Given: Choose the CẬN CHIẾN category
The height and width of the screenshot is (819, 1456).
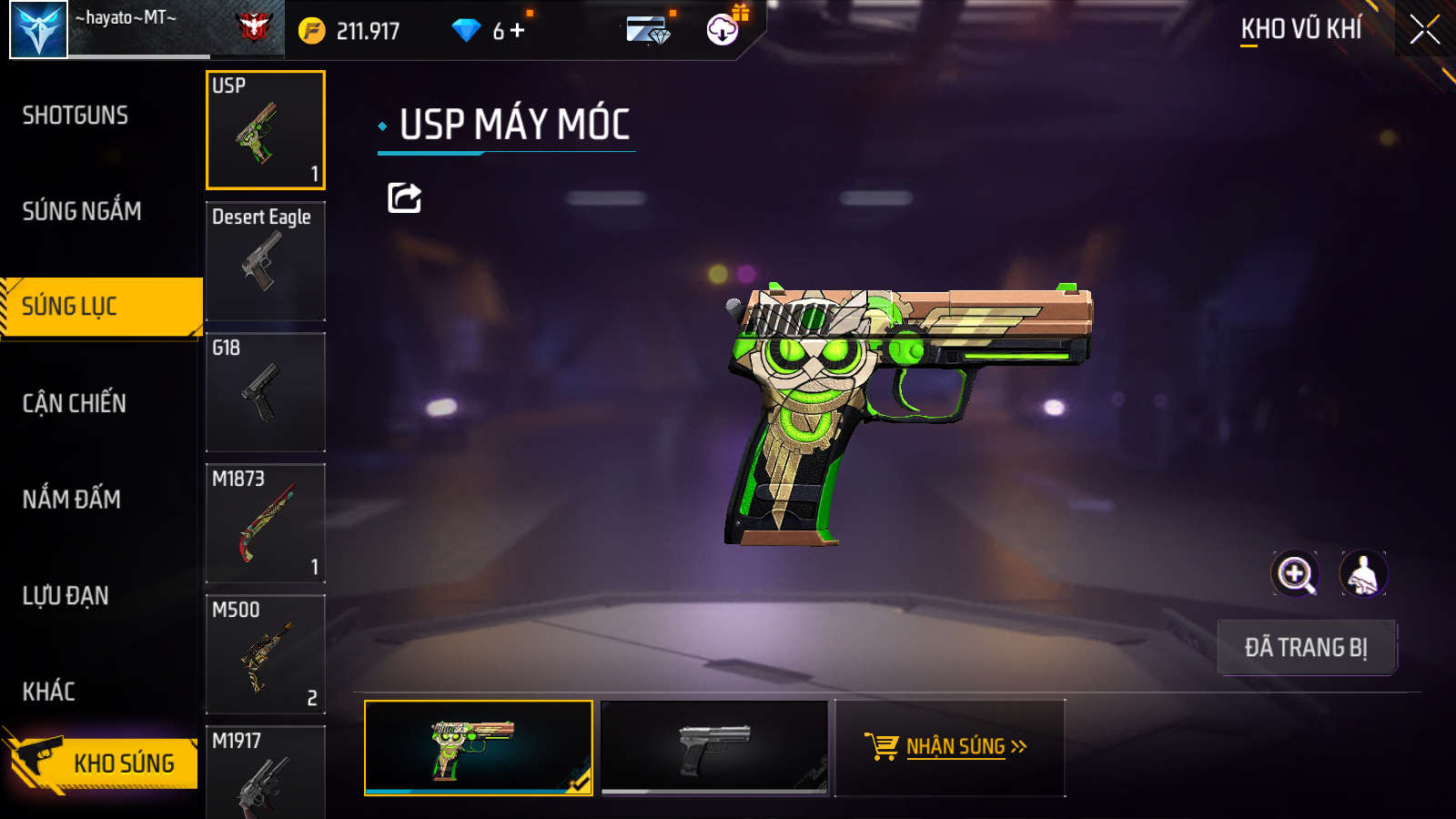Looking at the screenshot, I should click(x=75, y=403).
